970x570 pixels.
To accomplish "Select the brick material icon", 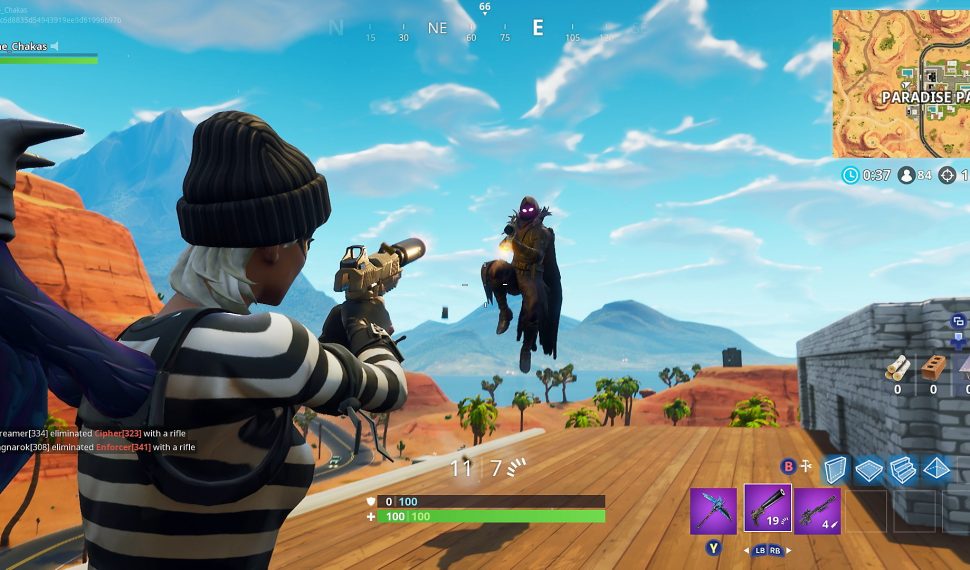I will [933, 367].
